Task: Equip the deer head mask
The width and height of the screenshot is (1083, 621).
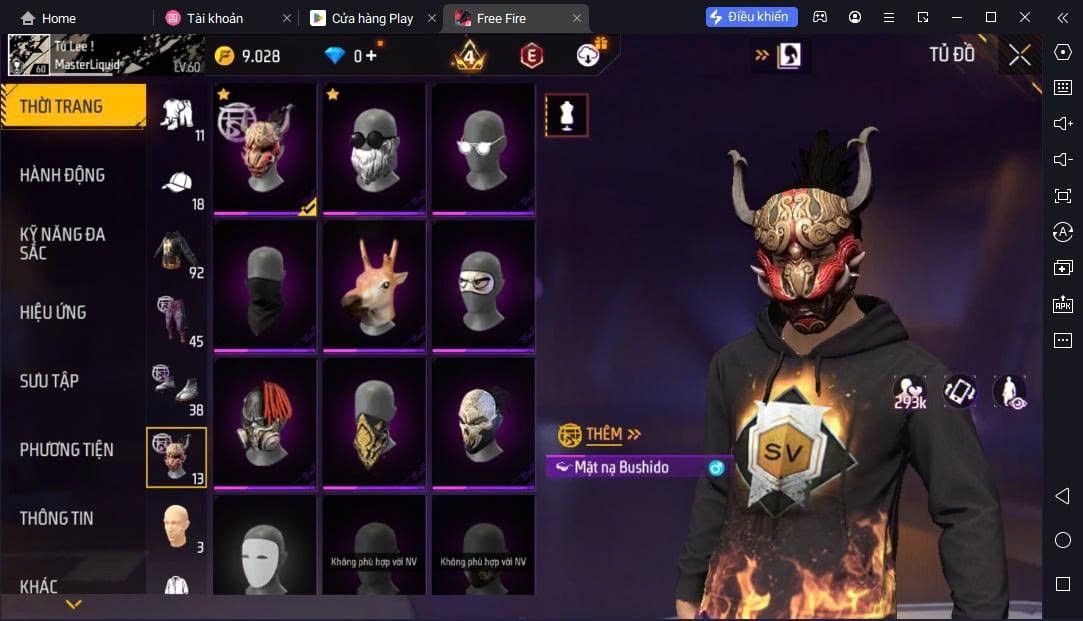Action: [x=373, y=285]
